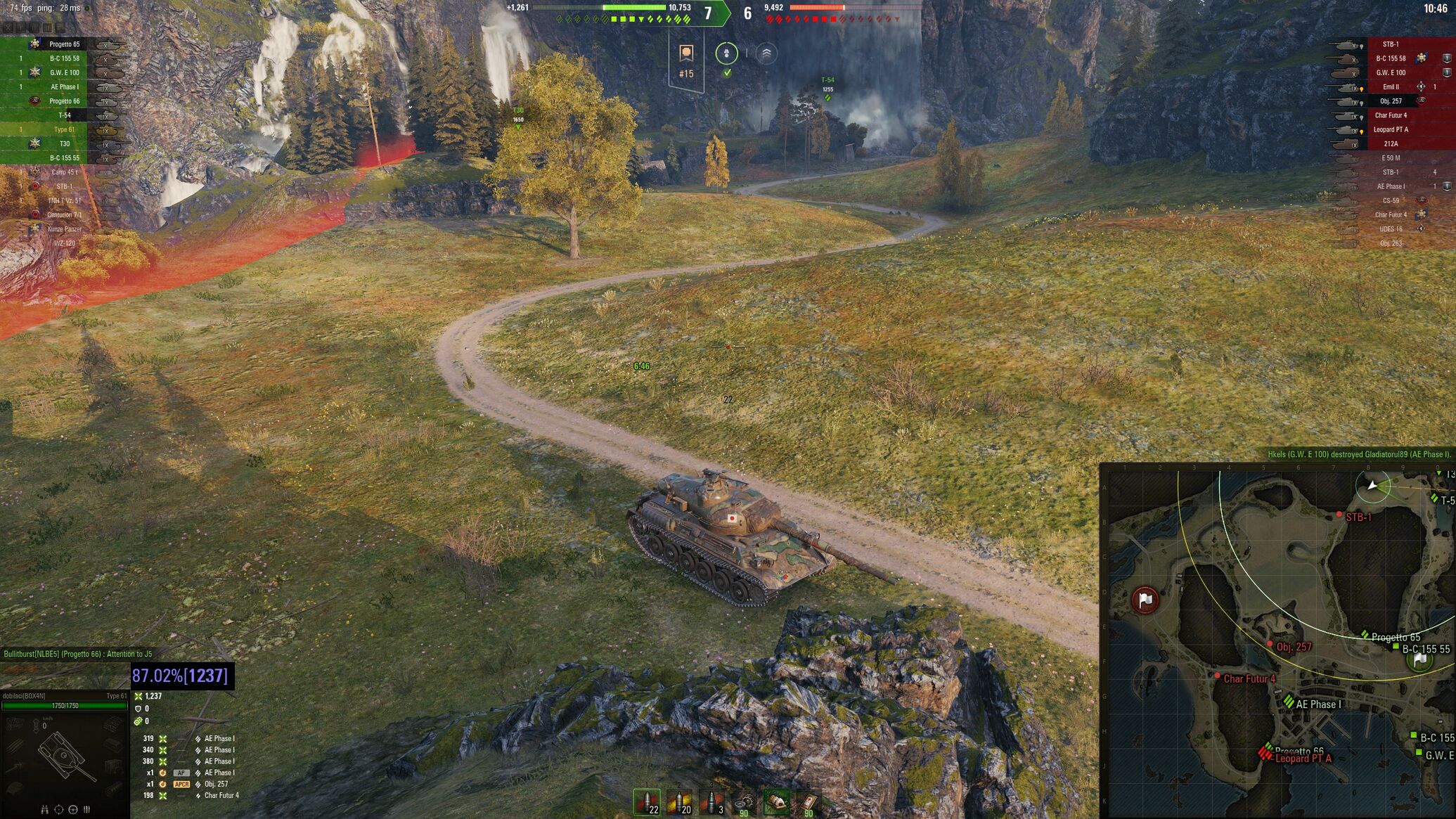
Task: Pick Emil II in the enemy team list
Action: pyautogui.click(x=1390, y=87)
